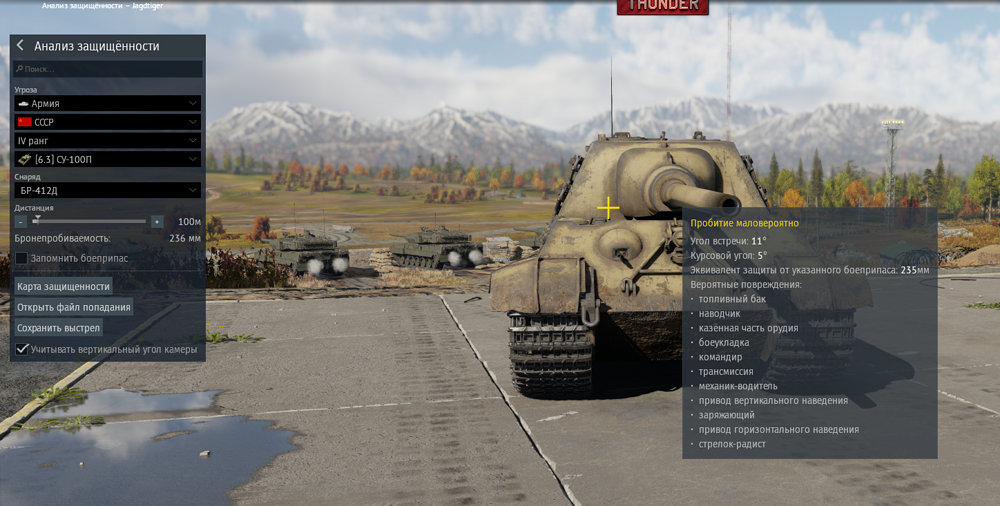Tick the Запомнить боеприпас checkbox
1000x506 pixels.
(x=21, y=258)
